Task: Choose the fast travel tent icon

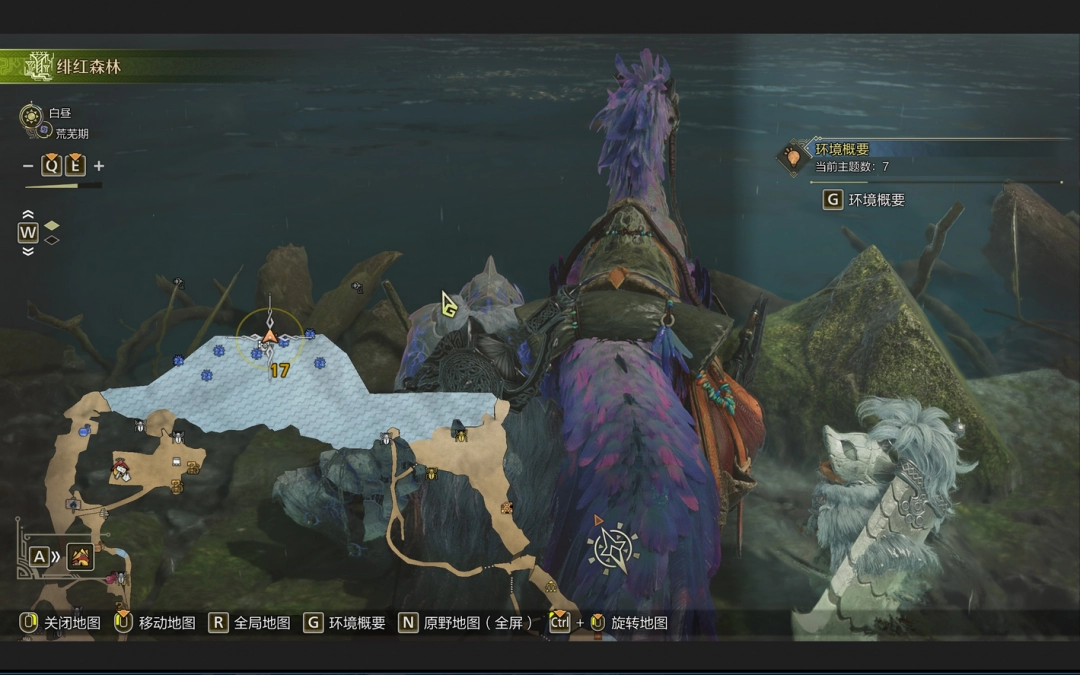Action: coord(80,557)
